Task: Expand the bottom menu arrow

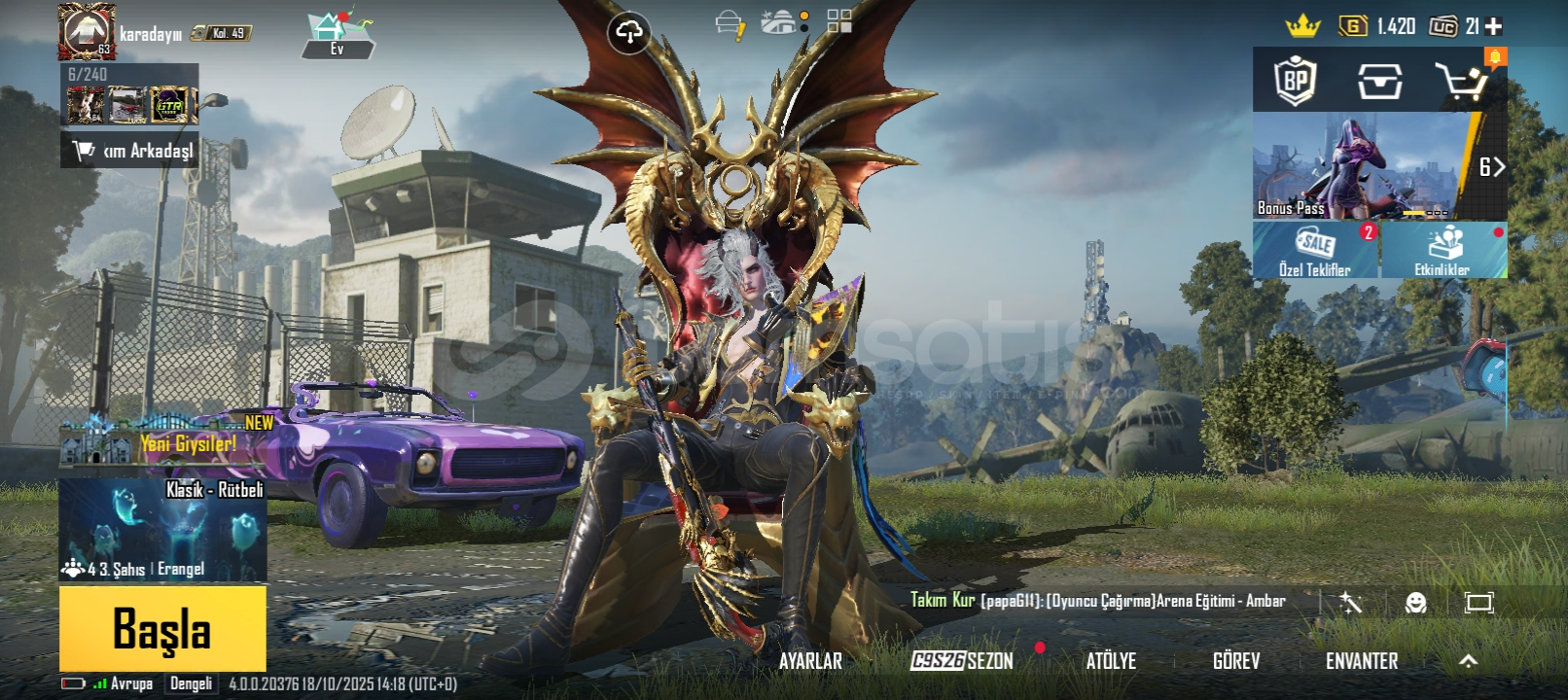Action: pyautogui.click(x=1468, y=661)
